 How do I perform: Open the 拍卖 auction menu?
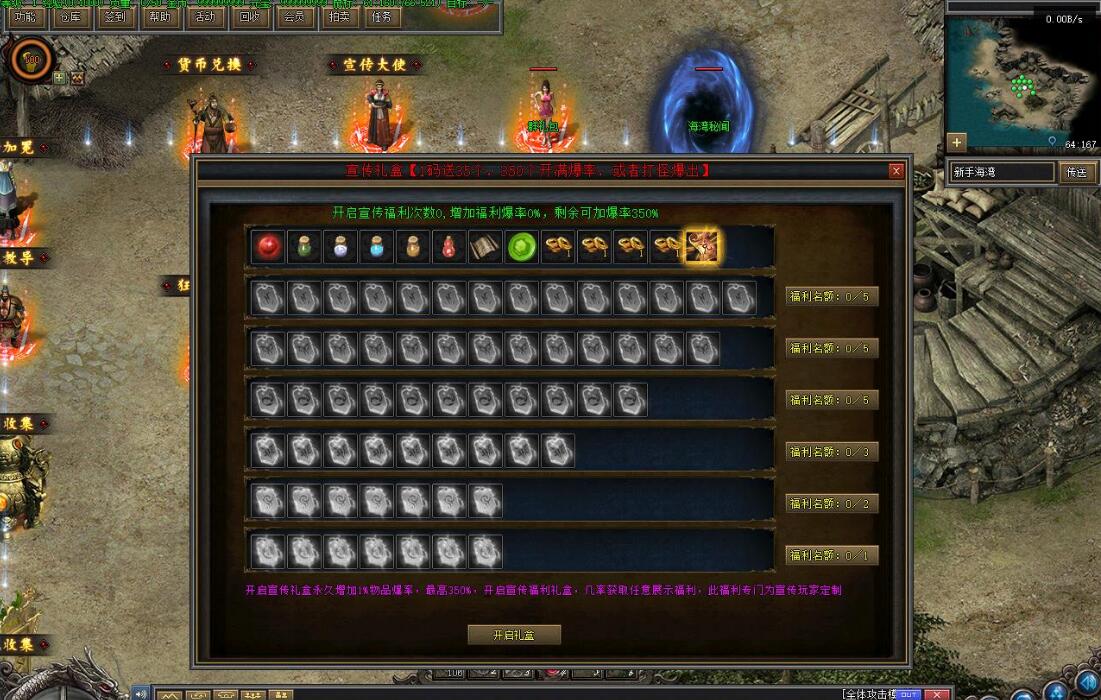[x=339, y=17]
